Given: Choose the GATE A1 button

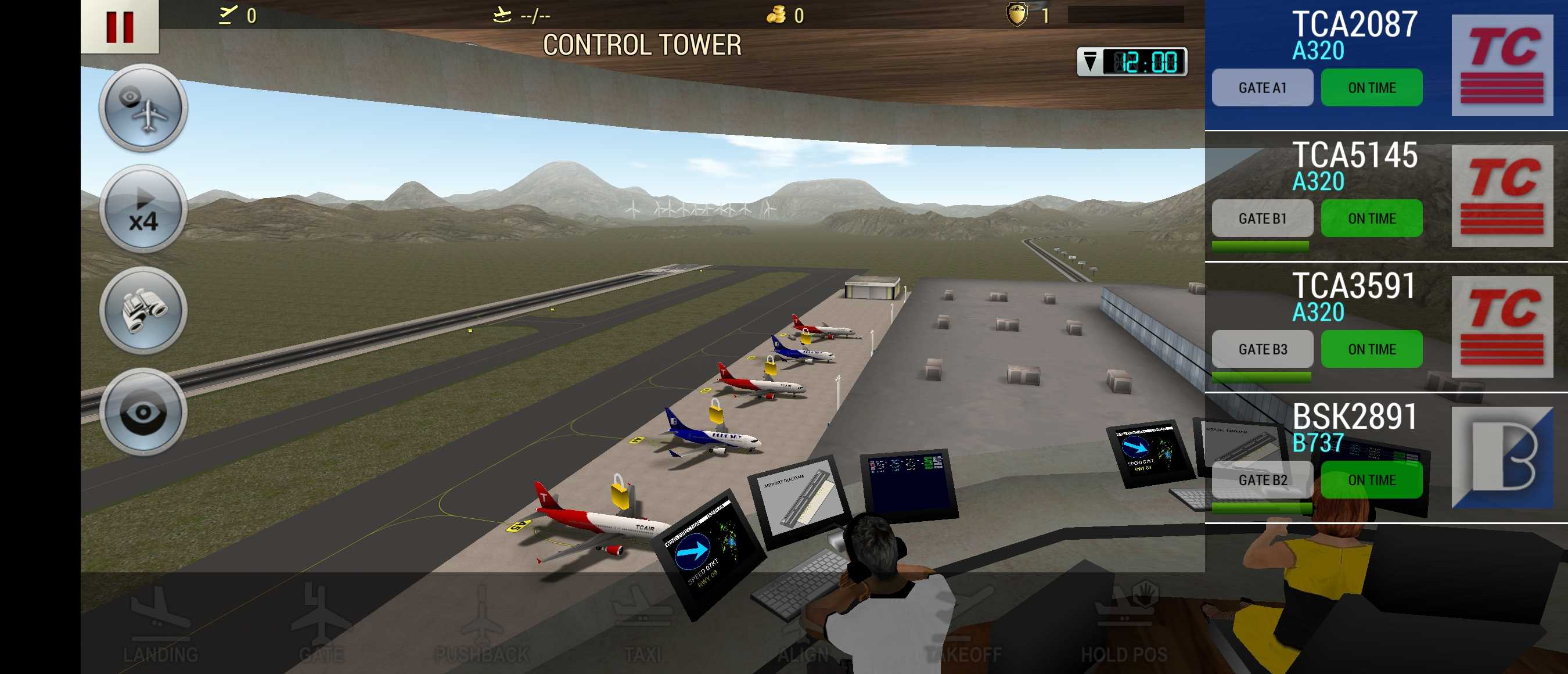Looking at the screenshot, I should [1262, 88].
